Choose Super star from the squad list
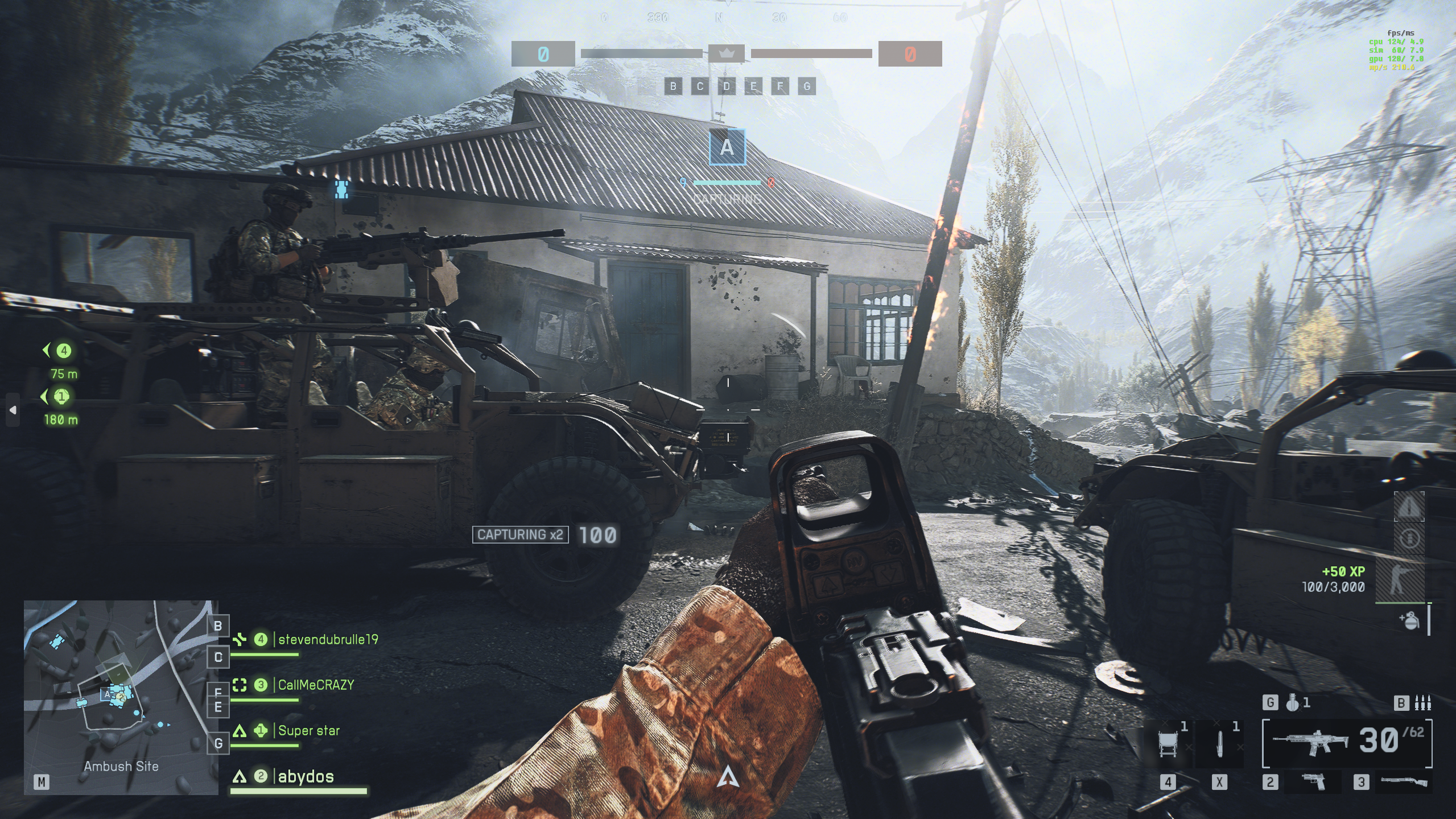Image resolution: width=1456 pixels, height=819 pixels. pos(308,731)
